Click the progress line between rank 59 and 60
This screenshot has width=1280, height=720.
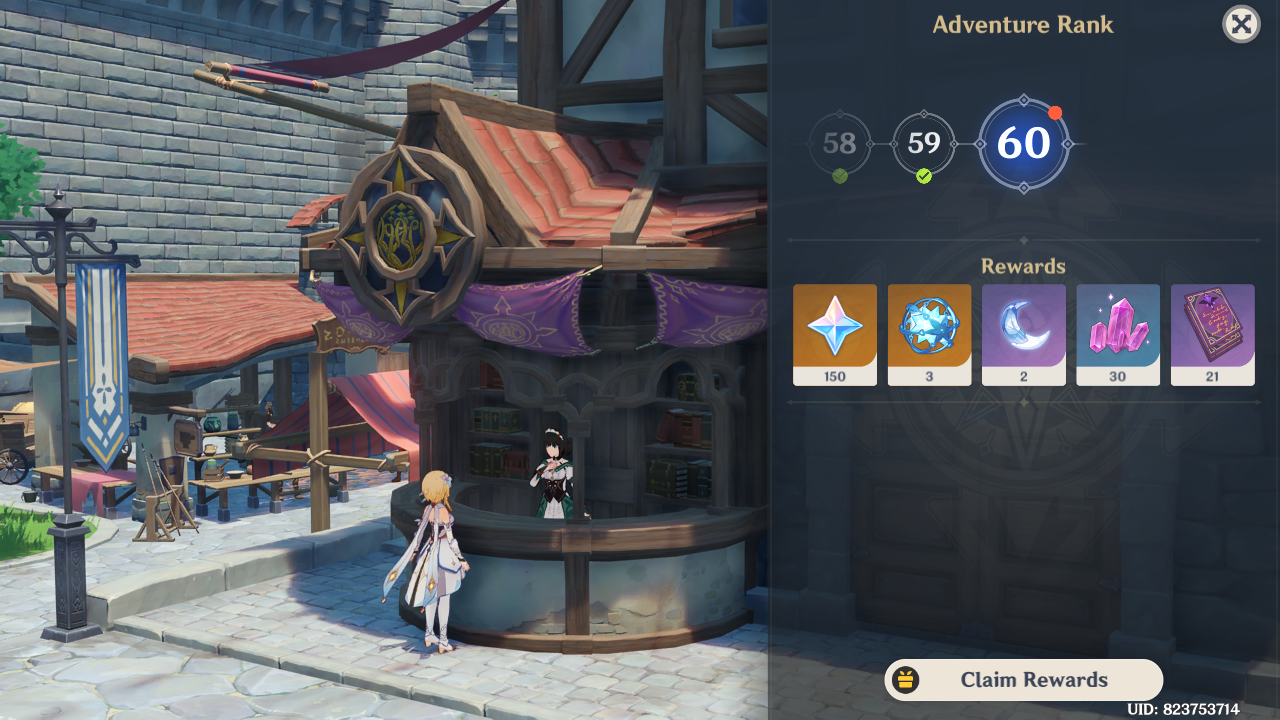coord(966,142)
